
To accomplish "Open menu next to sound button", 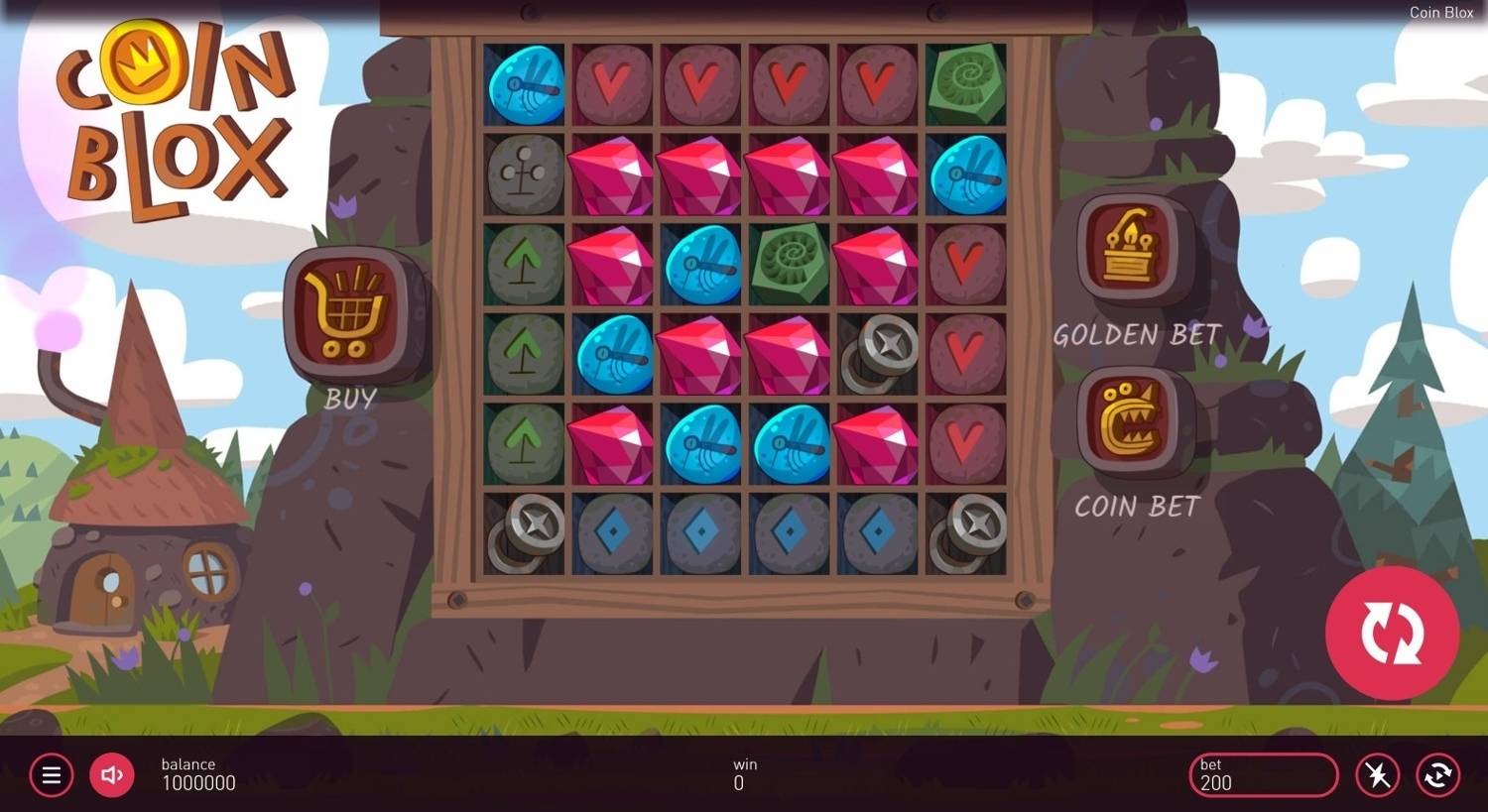I will tap(52, 775).
